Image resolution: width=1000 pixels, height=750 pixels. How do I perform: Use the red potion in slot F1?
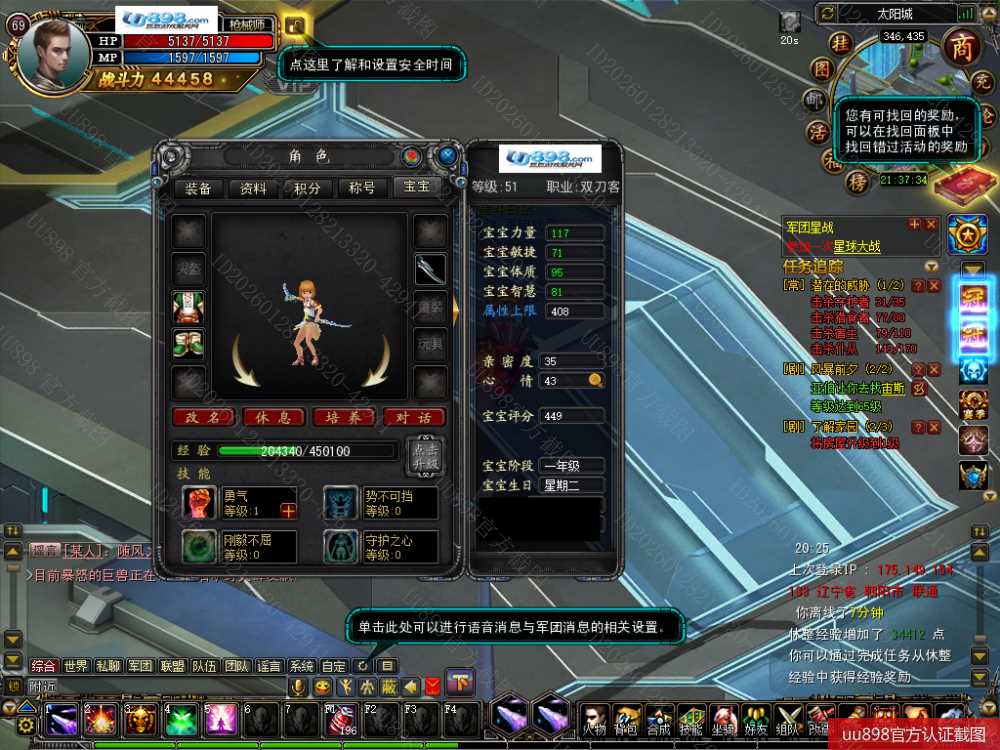click(x=341, y=720)
